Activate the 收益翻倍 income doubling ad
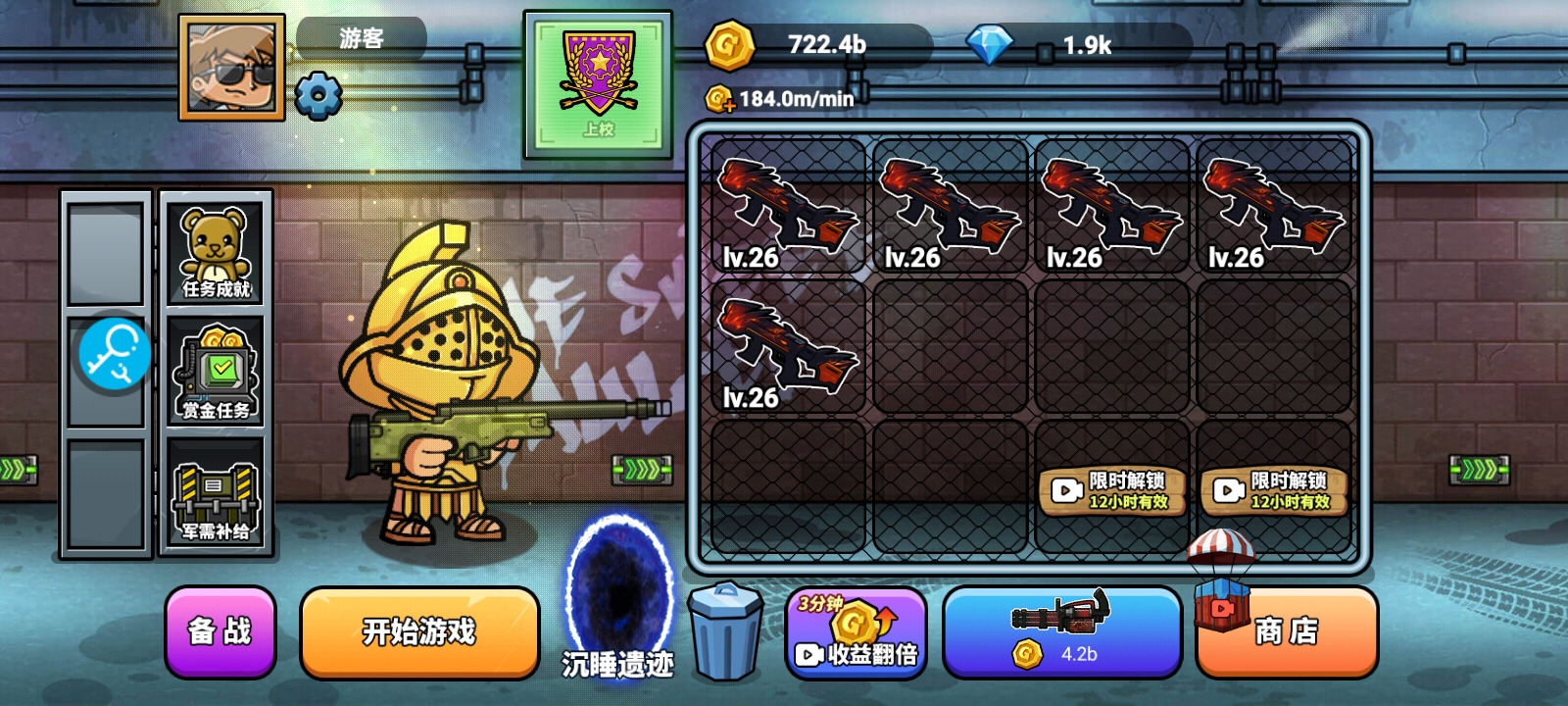Viewport: 1568px width, 706px height. (856, 632)
